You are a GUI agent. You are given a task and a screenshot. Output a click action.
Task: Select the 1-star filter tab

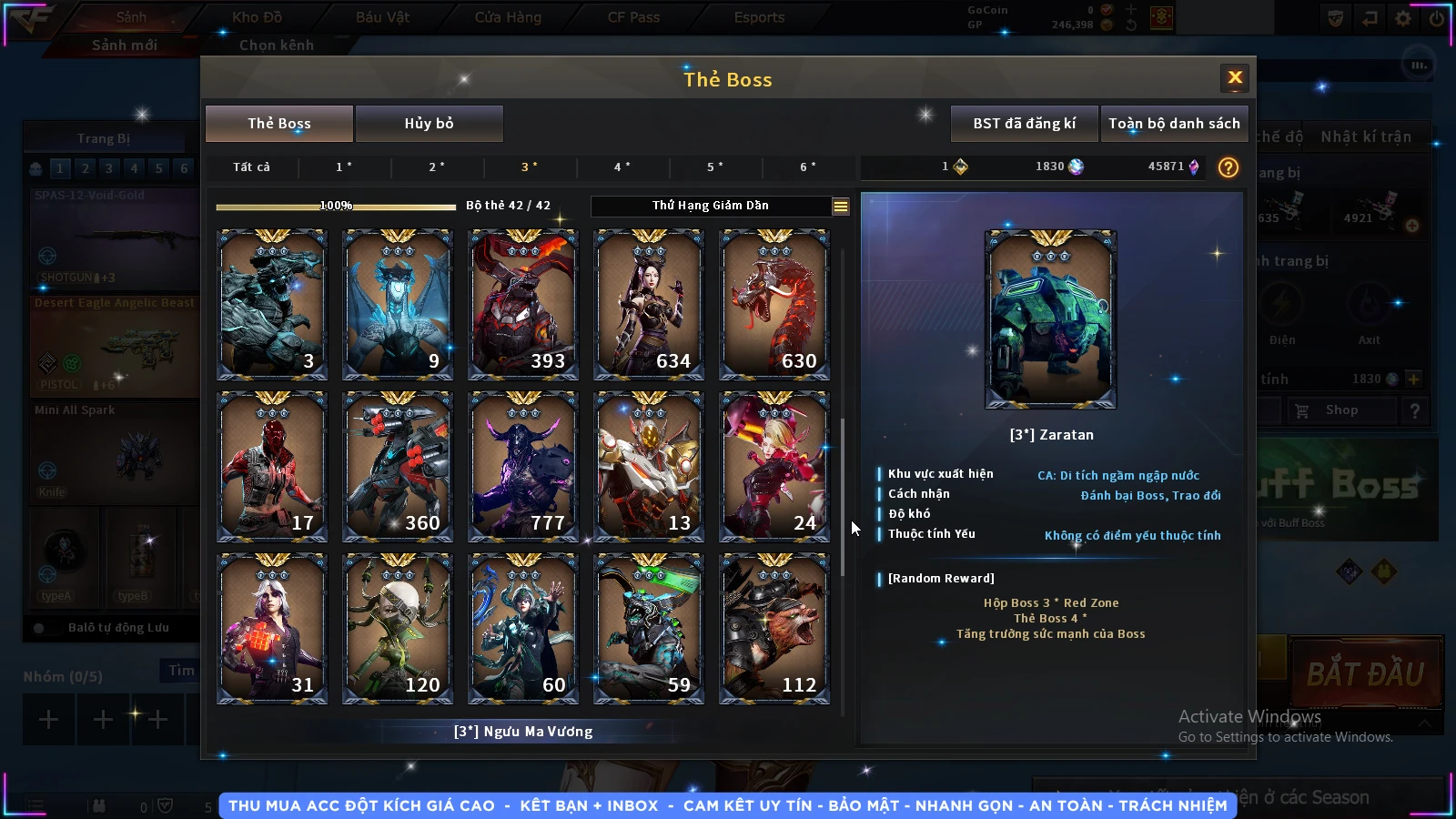(x=344, y=167)
